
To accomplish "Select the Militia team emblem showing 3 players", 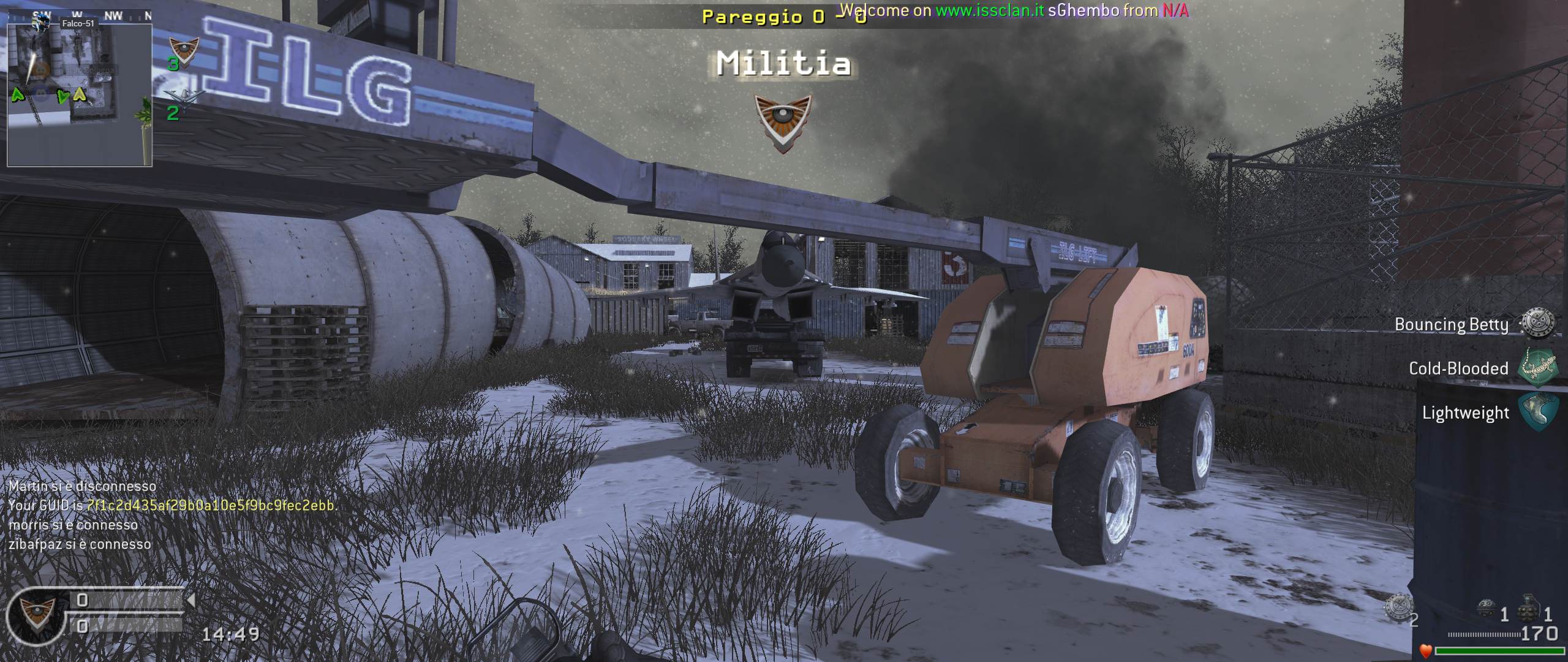I will (x=183, y=51).
